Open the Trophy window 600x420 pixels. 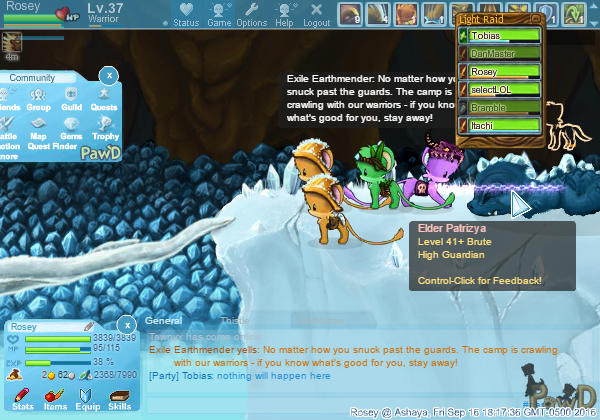coord(105,126)
